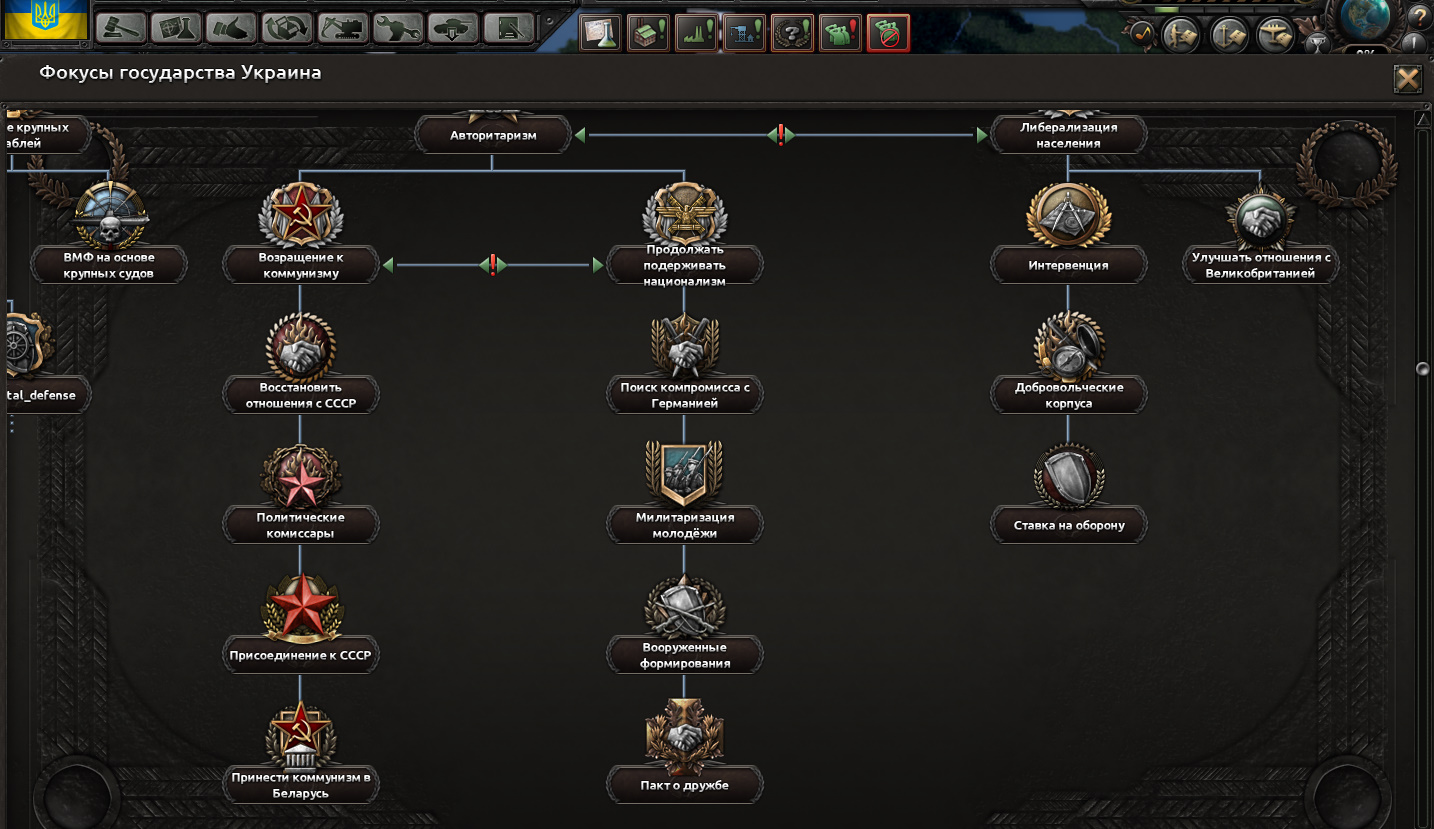Open the construction menu via the excavator icon

(342, 28)
